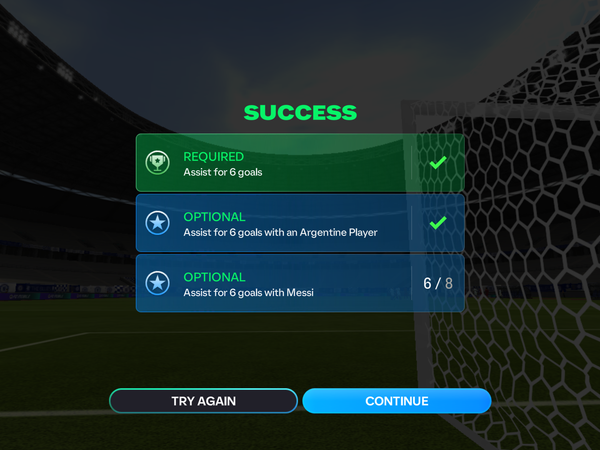The height and width of the screenshot is (450, 600).
Task: Continue past the success screen
Action: tap(396, 401)
